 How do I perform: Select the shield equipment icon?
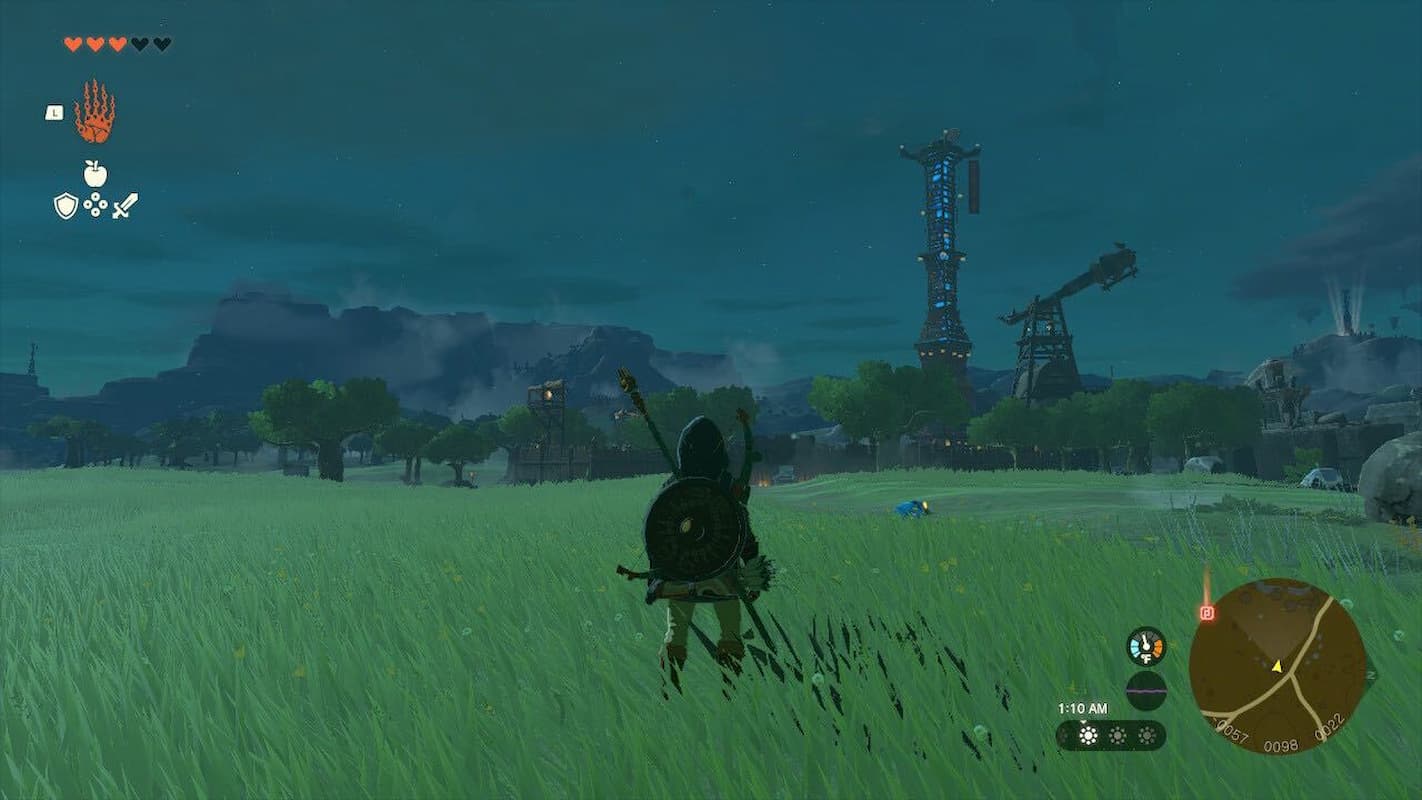pos(65,205)
